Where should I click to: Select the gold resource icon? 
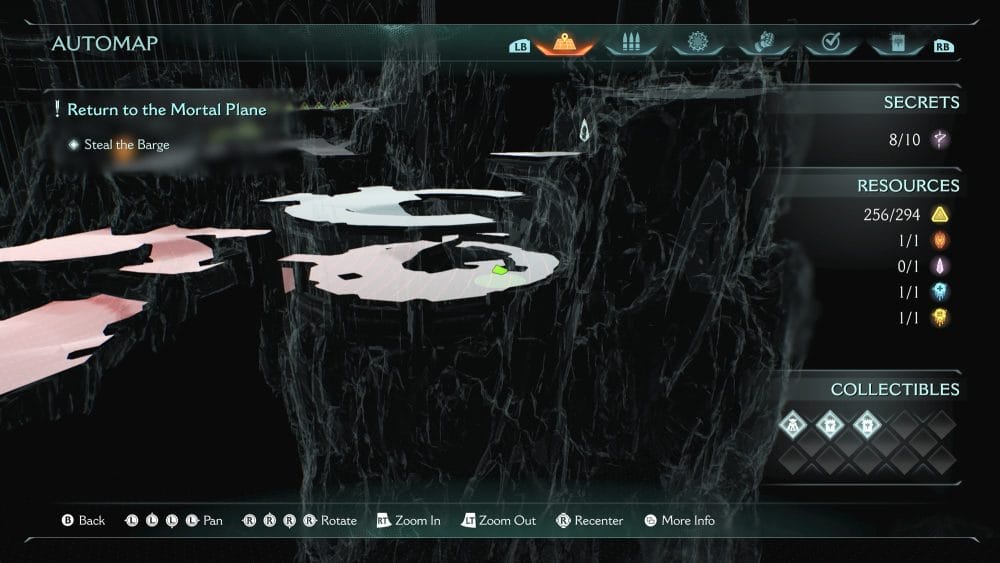940,317
